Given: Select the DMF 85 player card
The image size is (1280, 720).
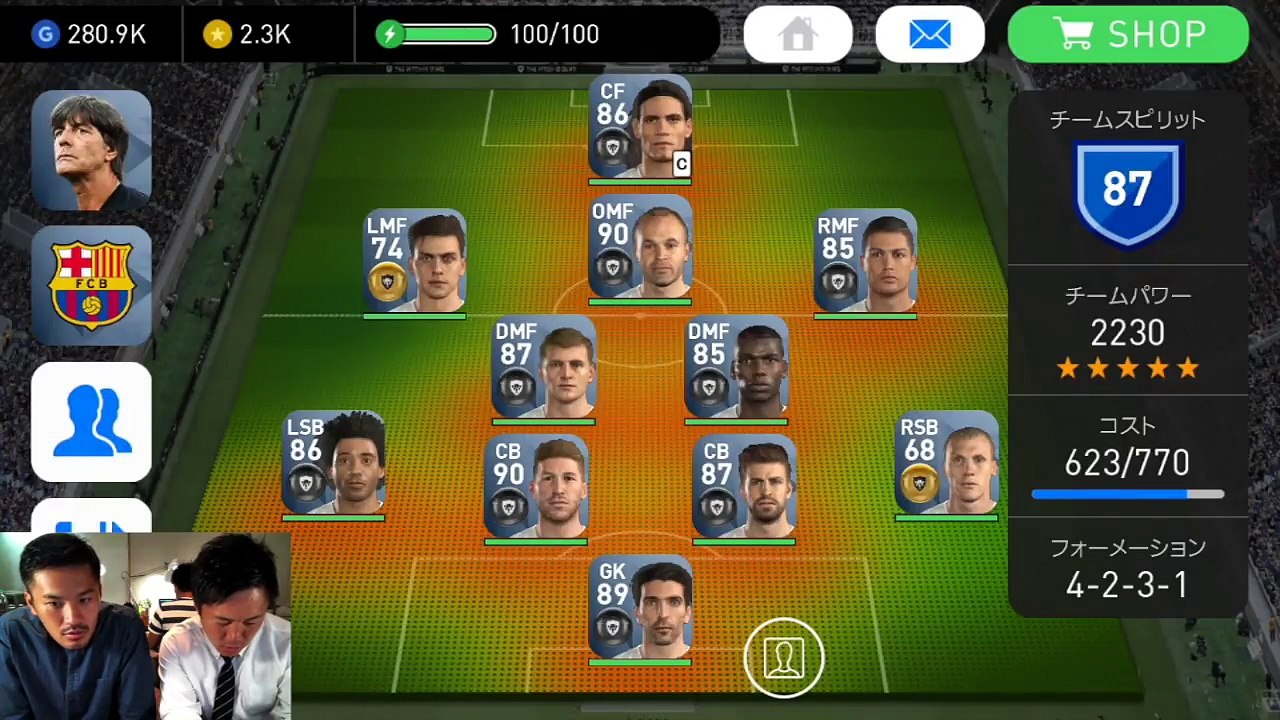Looking at the screenshot, I should (x=736, y=368).
